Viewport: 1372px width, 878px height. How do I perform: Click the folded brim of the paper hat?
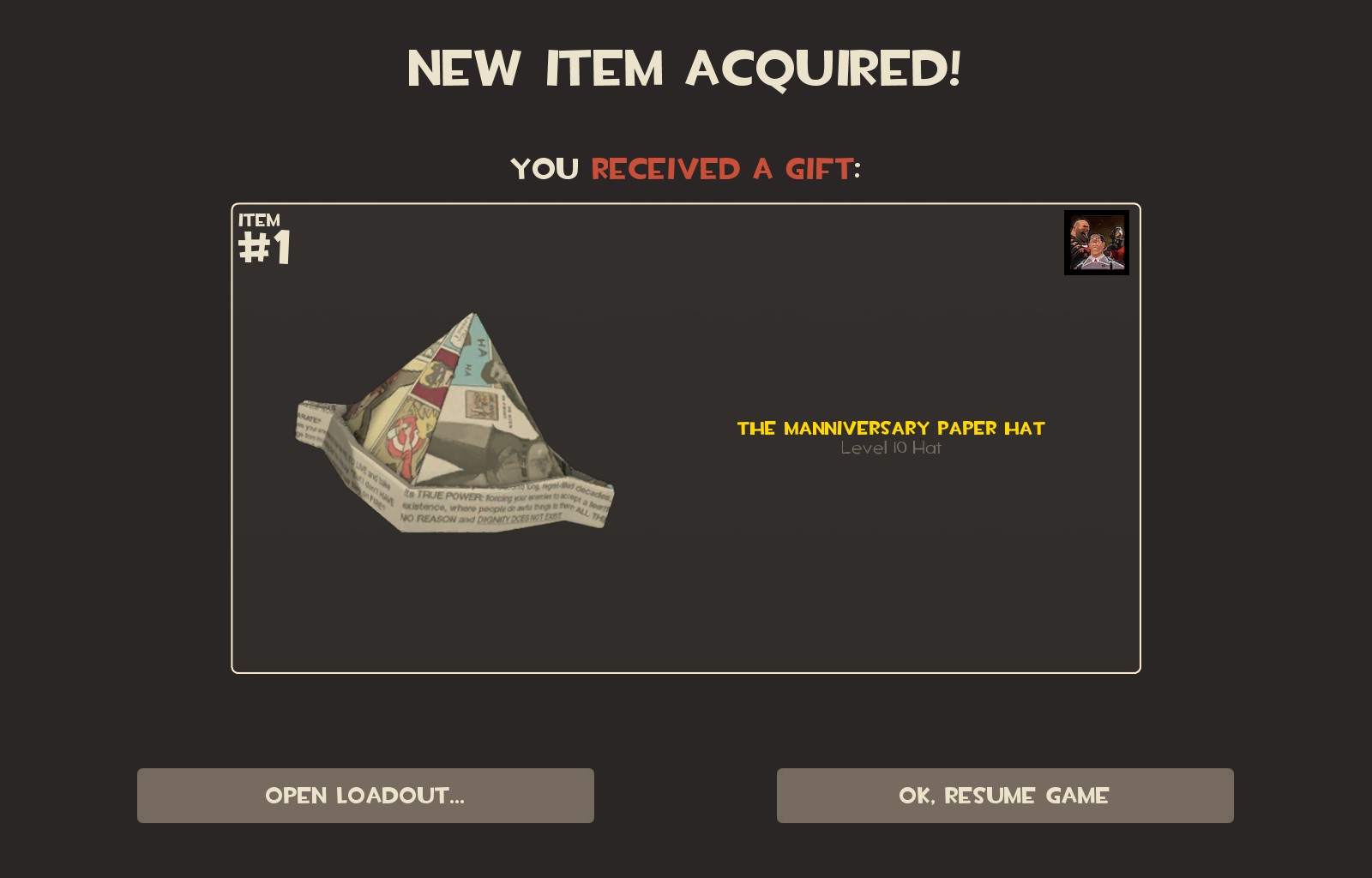coord(480,506)
